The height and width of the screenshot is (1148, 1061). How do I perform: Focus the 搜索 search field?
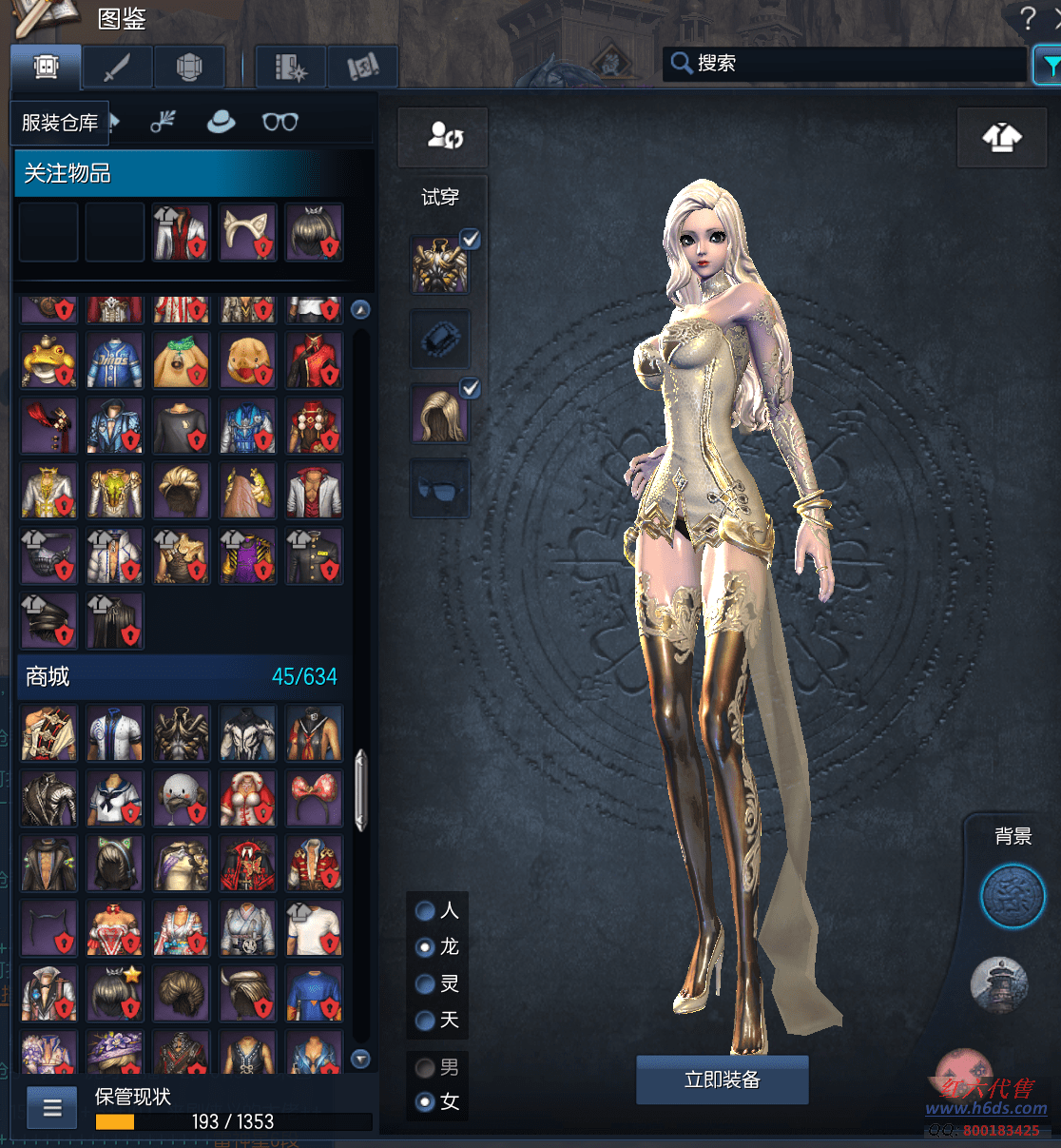coord(846,64)
